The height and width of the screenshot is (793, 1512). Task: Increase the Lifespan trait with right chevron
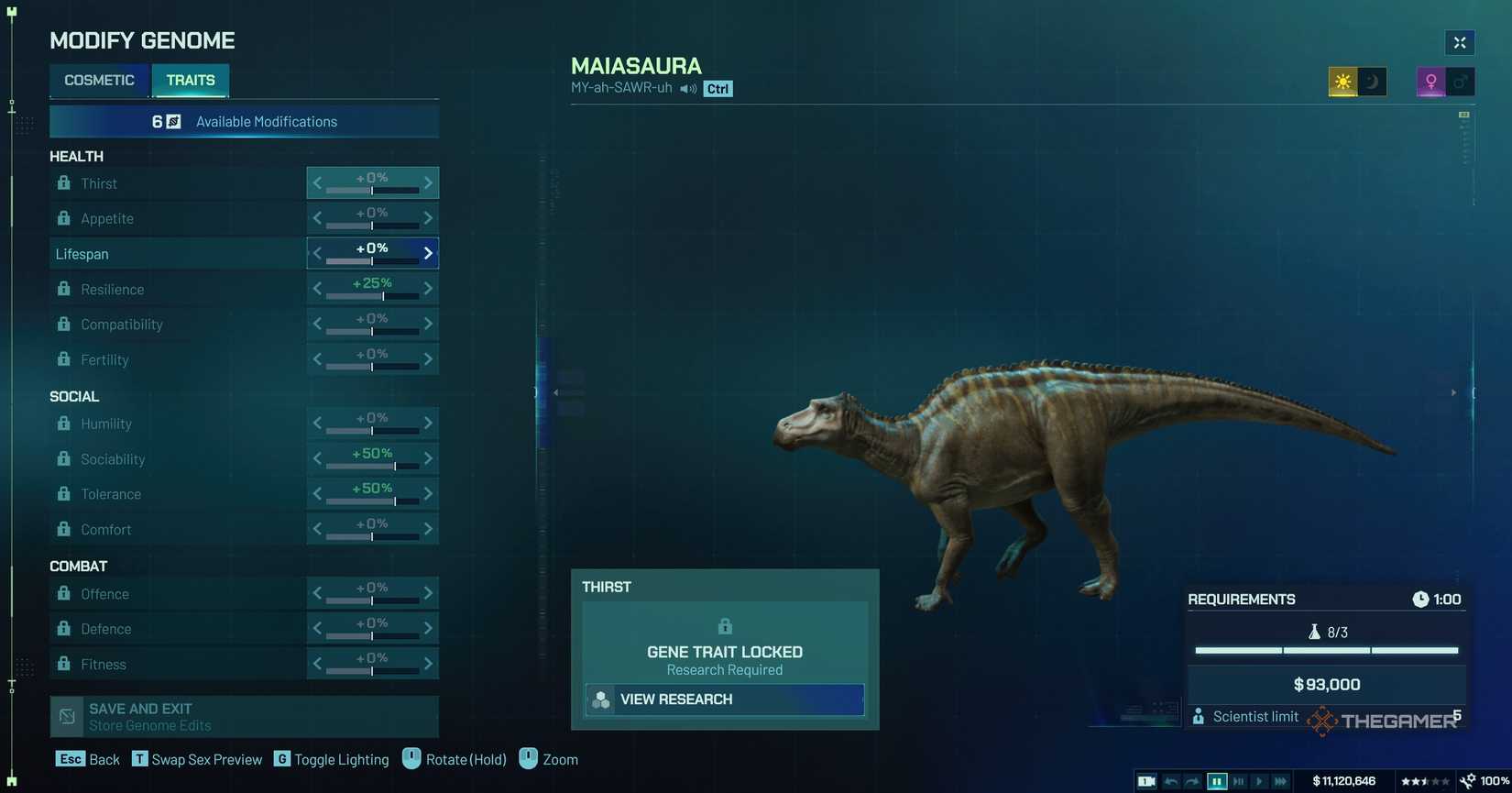427,253
